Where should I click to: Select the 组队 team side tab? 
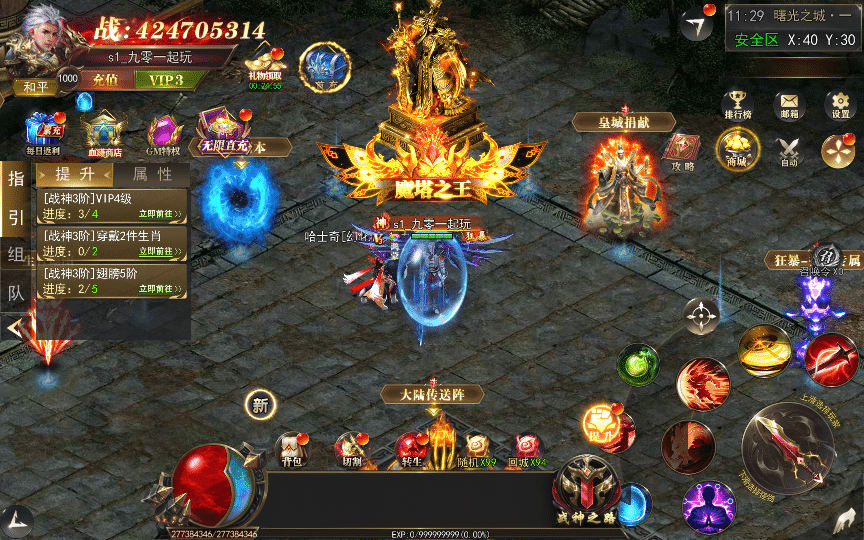coord(16,254)
